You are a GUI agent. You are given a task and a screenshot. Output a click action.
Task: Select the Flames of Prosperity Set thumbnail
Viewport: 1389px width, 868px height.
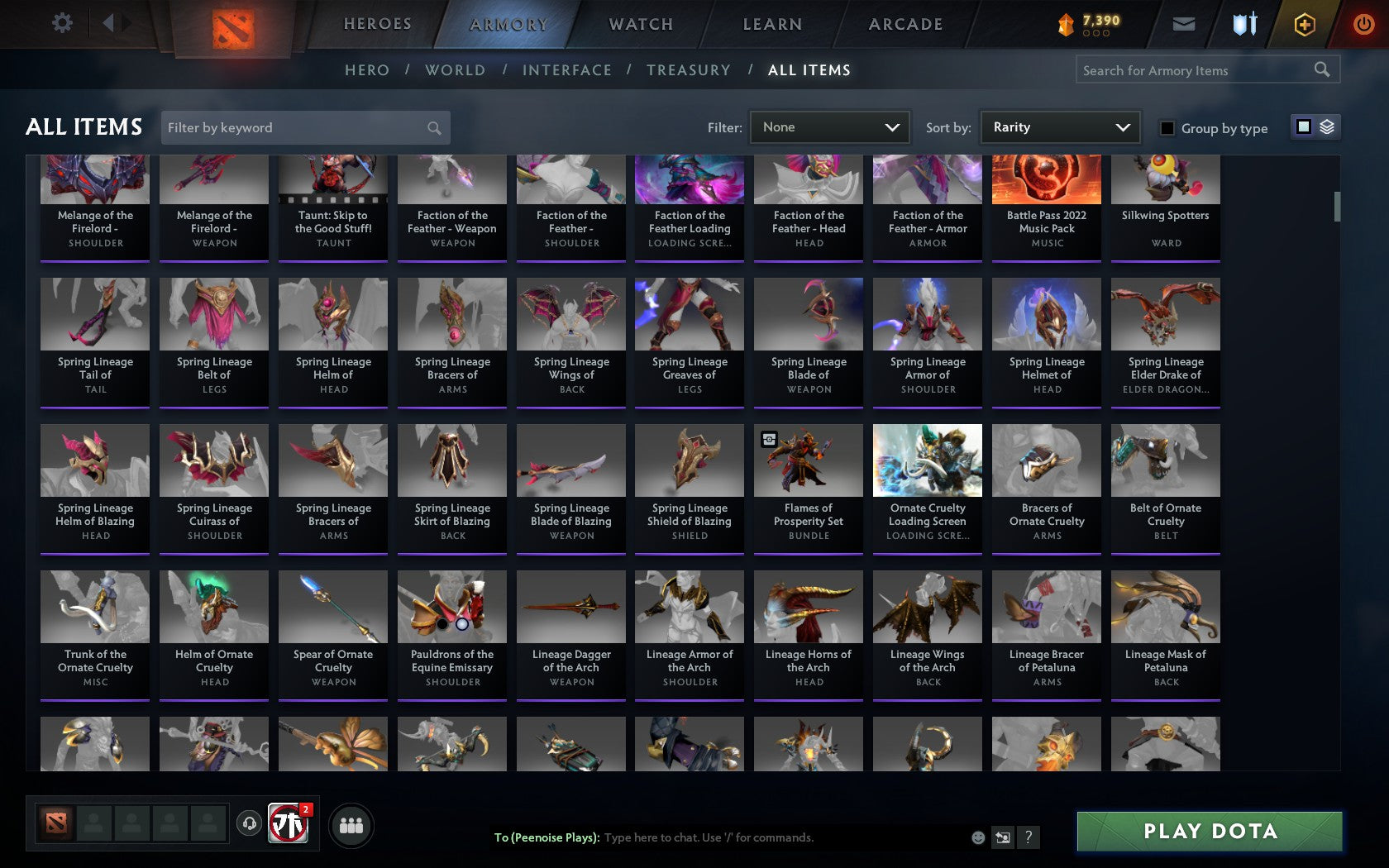808,460
